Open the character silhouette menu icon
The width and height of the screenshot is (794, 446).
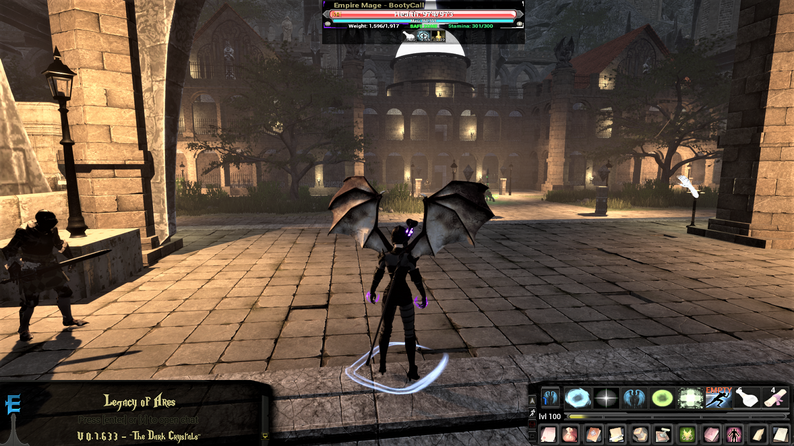[x=733, y=435]
